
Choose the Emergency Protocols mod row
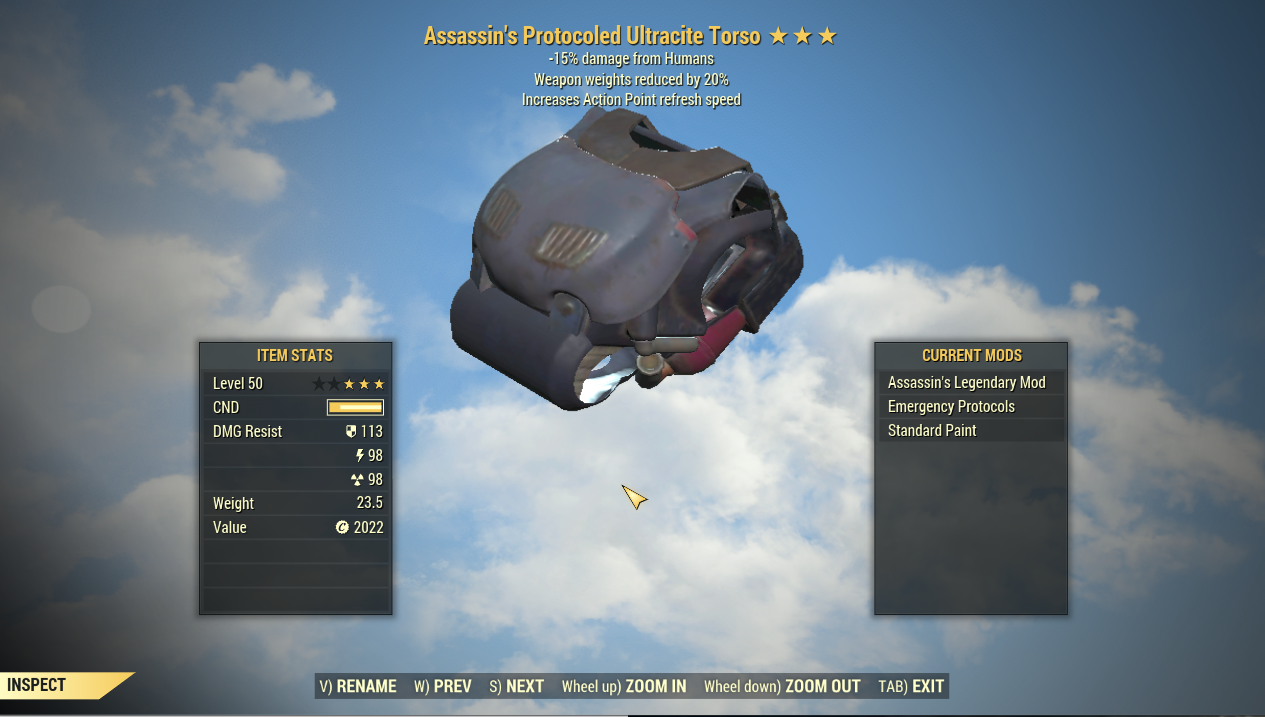pyautogui.click(x=952, y=407)
